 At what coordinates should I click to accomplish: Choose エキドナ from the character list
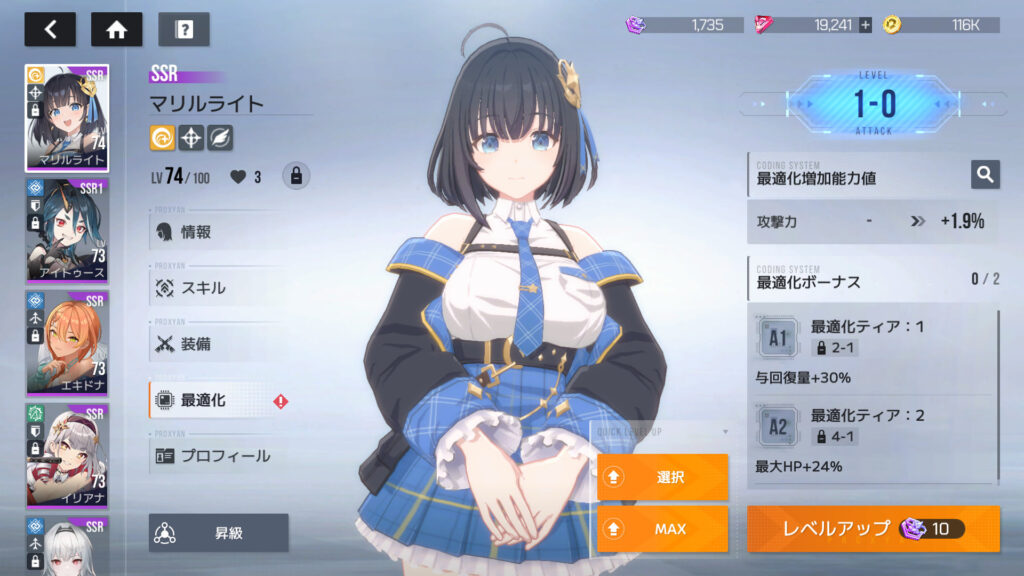point(66,343)
